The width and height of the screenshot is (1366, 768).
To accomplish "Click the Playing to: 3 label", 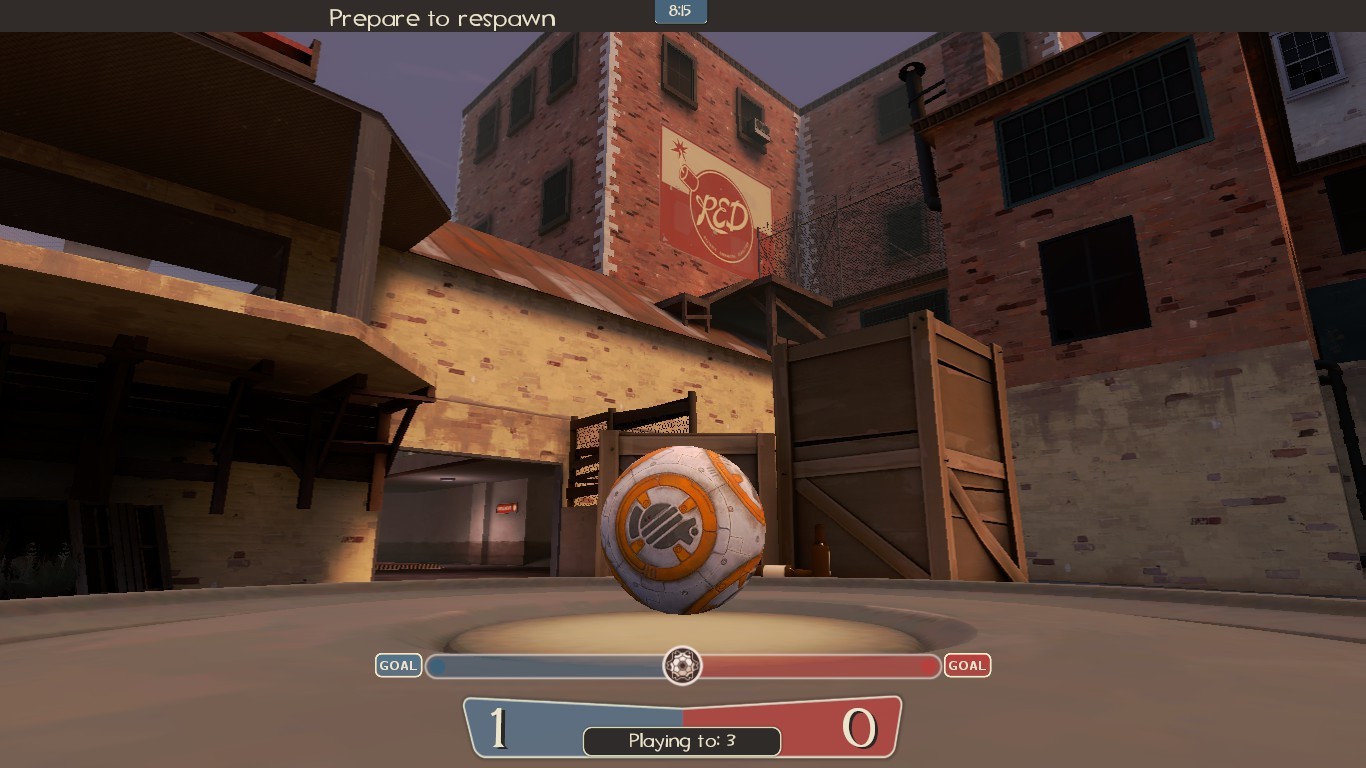I will (x=681, y=742).
